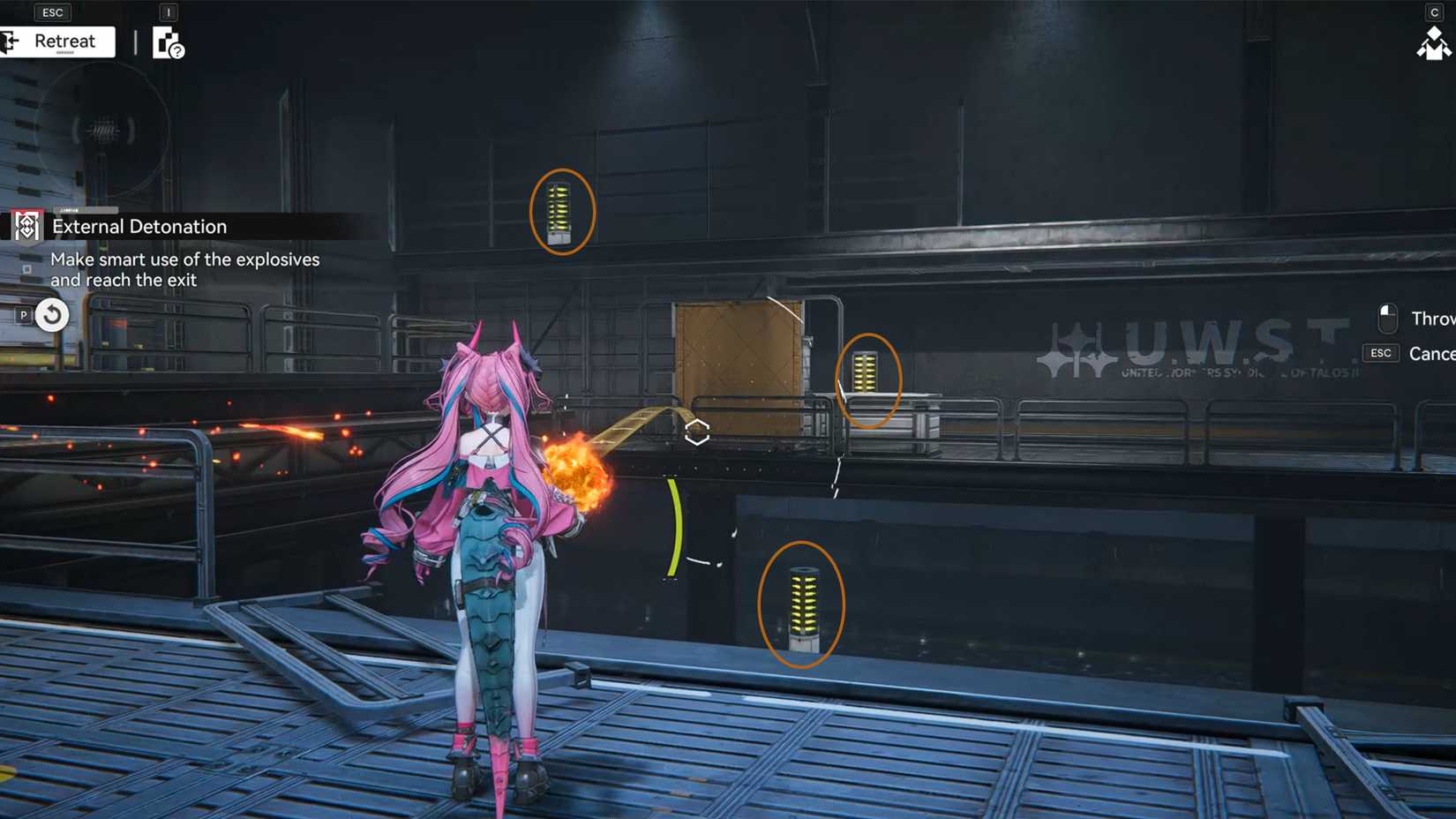Click the External Detonation title text
Viewport: 1456px width, 819px height.
tap(139, 226)
